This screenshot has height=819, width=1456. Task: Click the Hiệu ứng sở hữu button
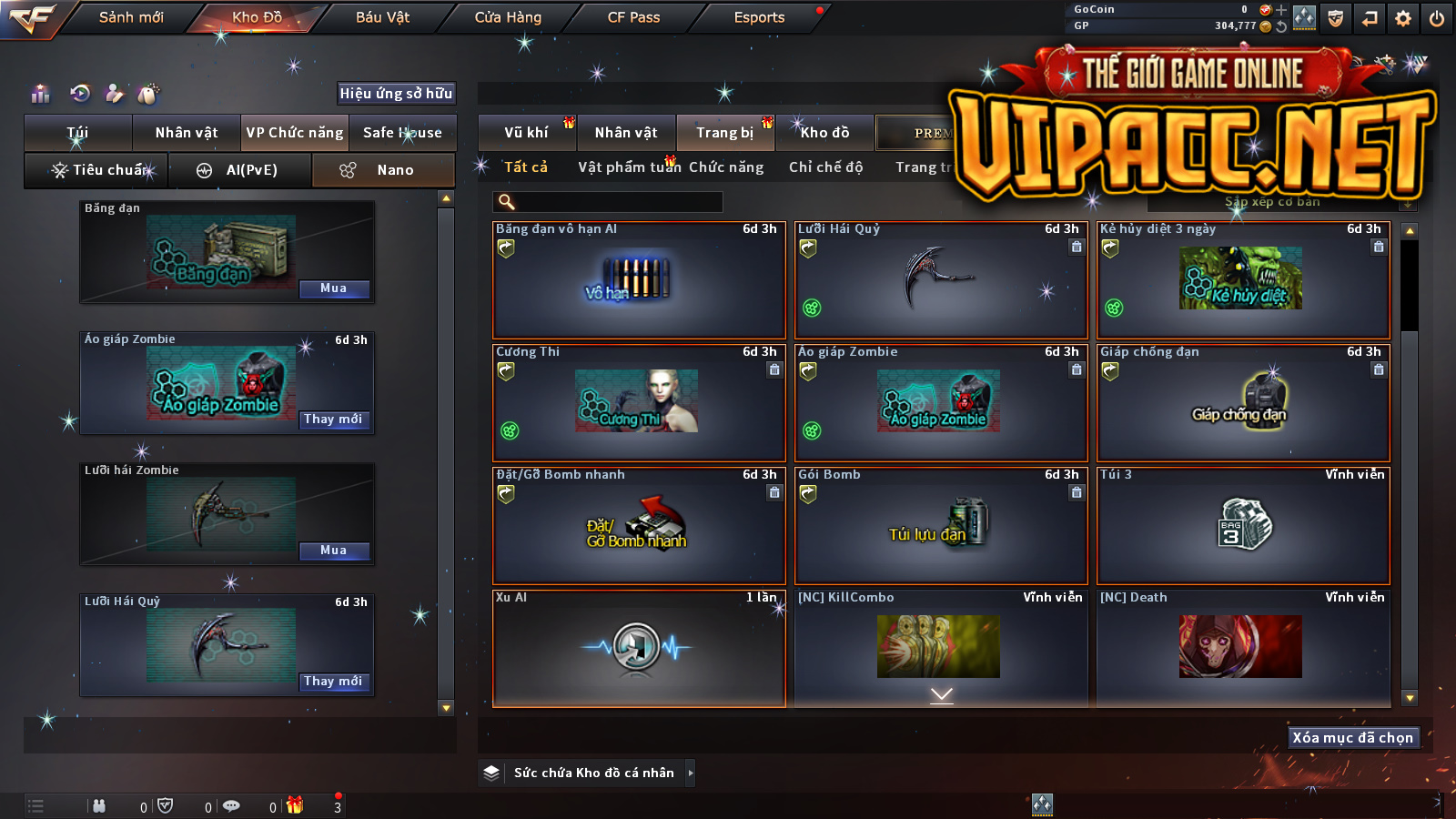[x=396, y=93]
